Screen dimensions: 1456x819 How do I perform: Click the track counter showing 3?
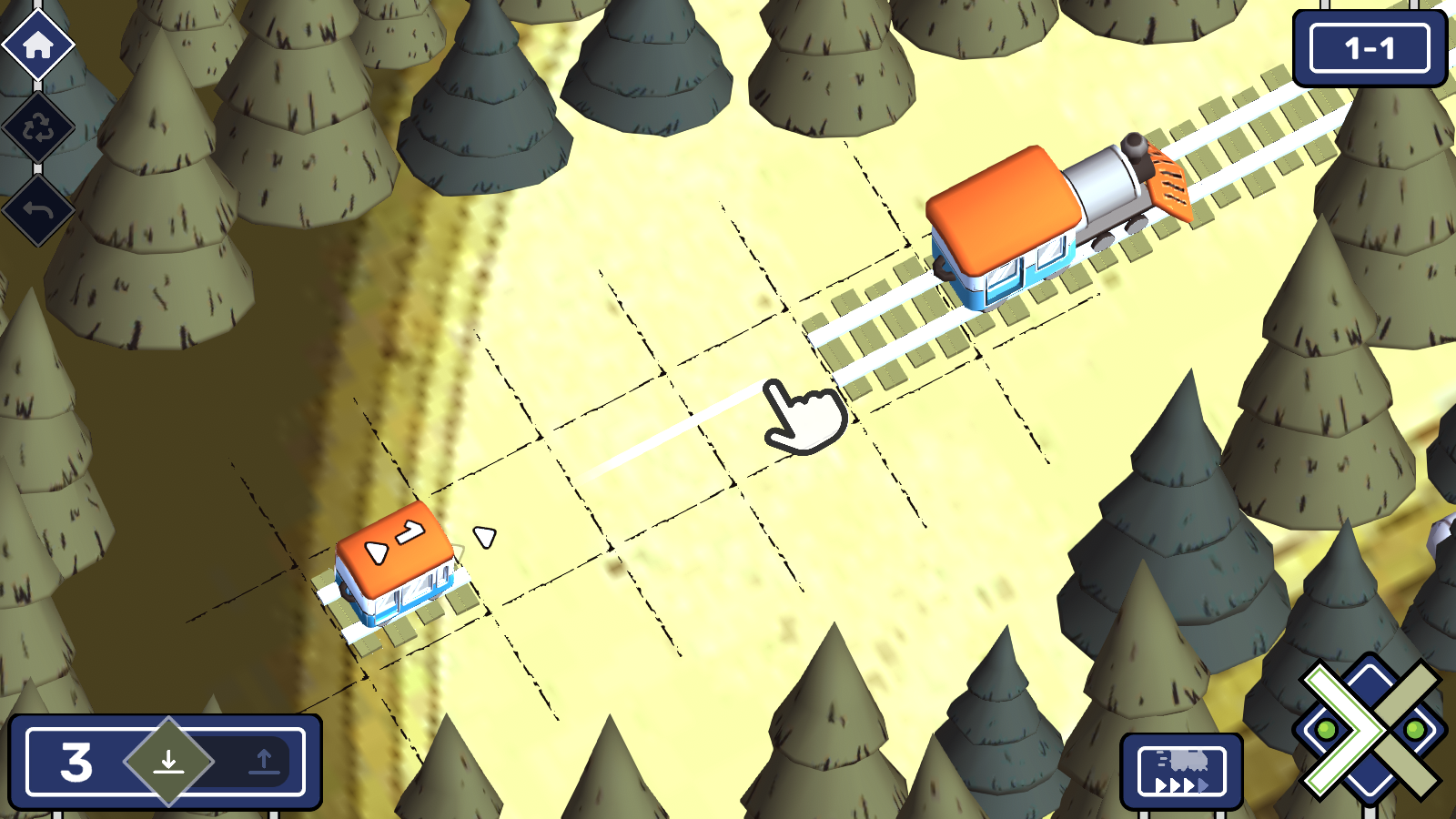pos(76,763)
